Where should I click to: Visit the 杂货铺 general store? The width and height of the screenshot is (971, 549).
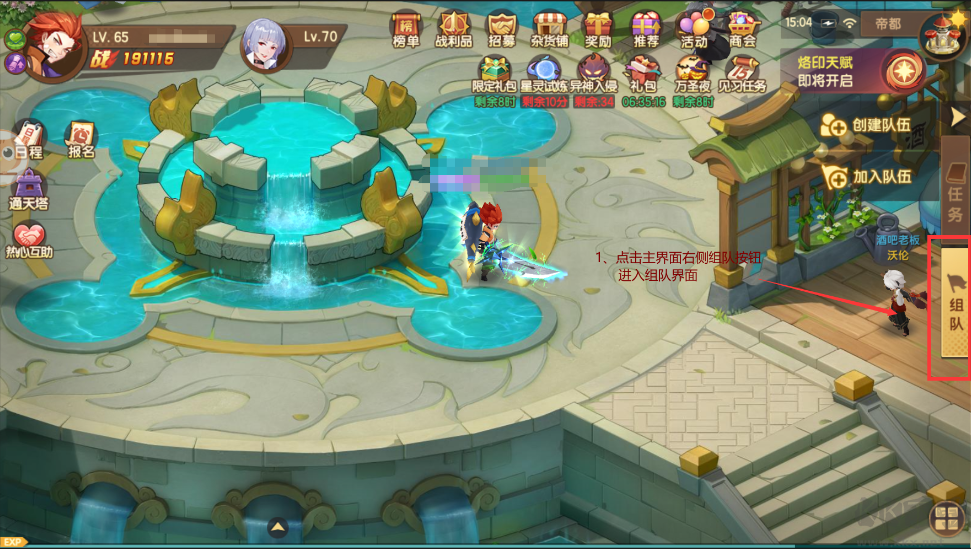[550, 29]
